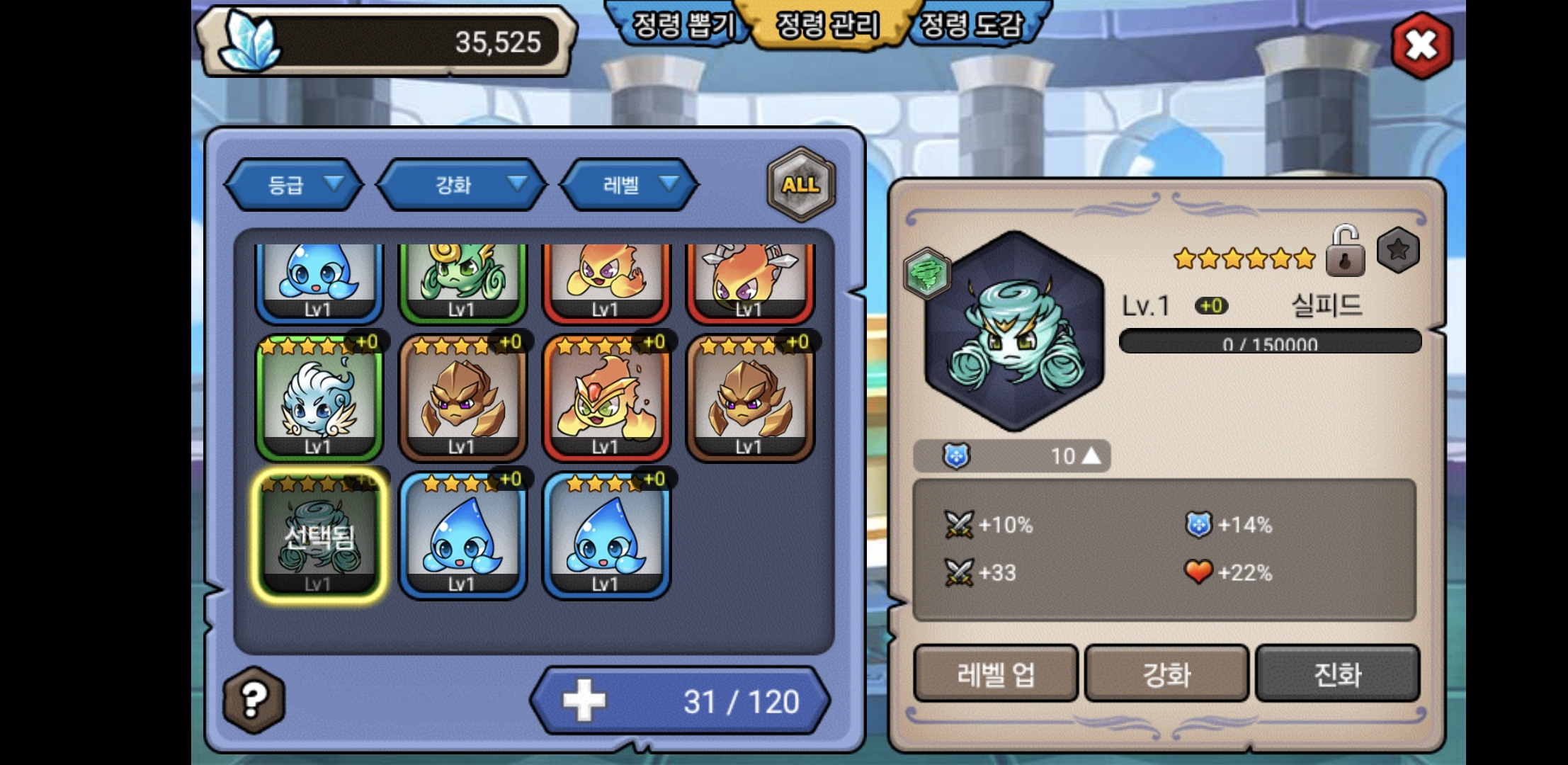Toggle the ALL filter hexagon
Screen dimensions: 1568x765
click(801, 185)
